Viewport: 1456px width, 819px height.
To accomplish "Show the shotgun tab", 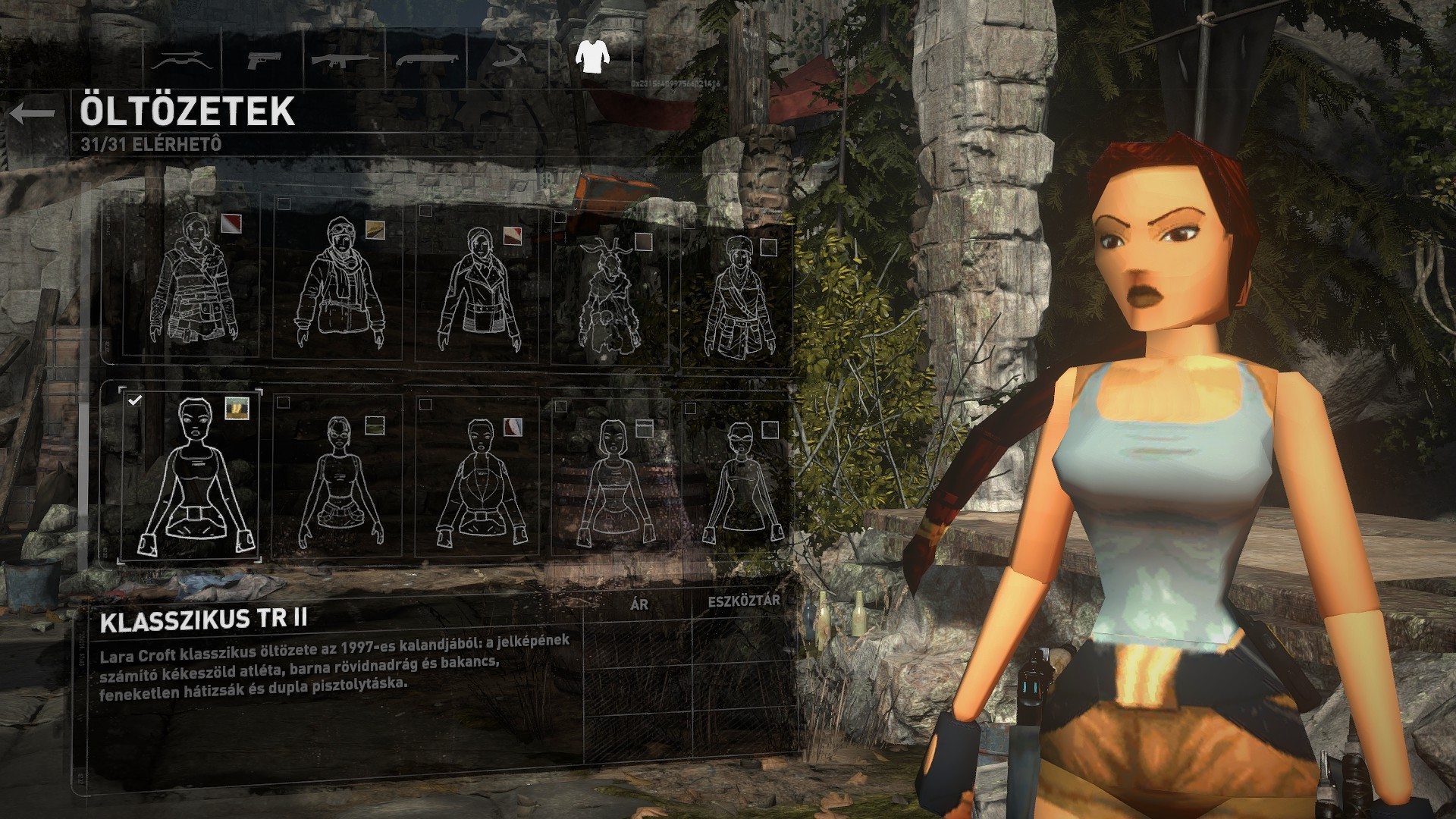I will pyautogui.click(x=427, y=59).
